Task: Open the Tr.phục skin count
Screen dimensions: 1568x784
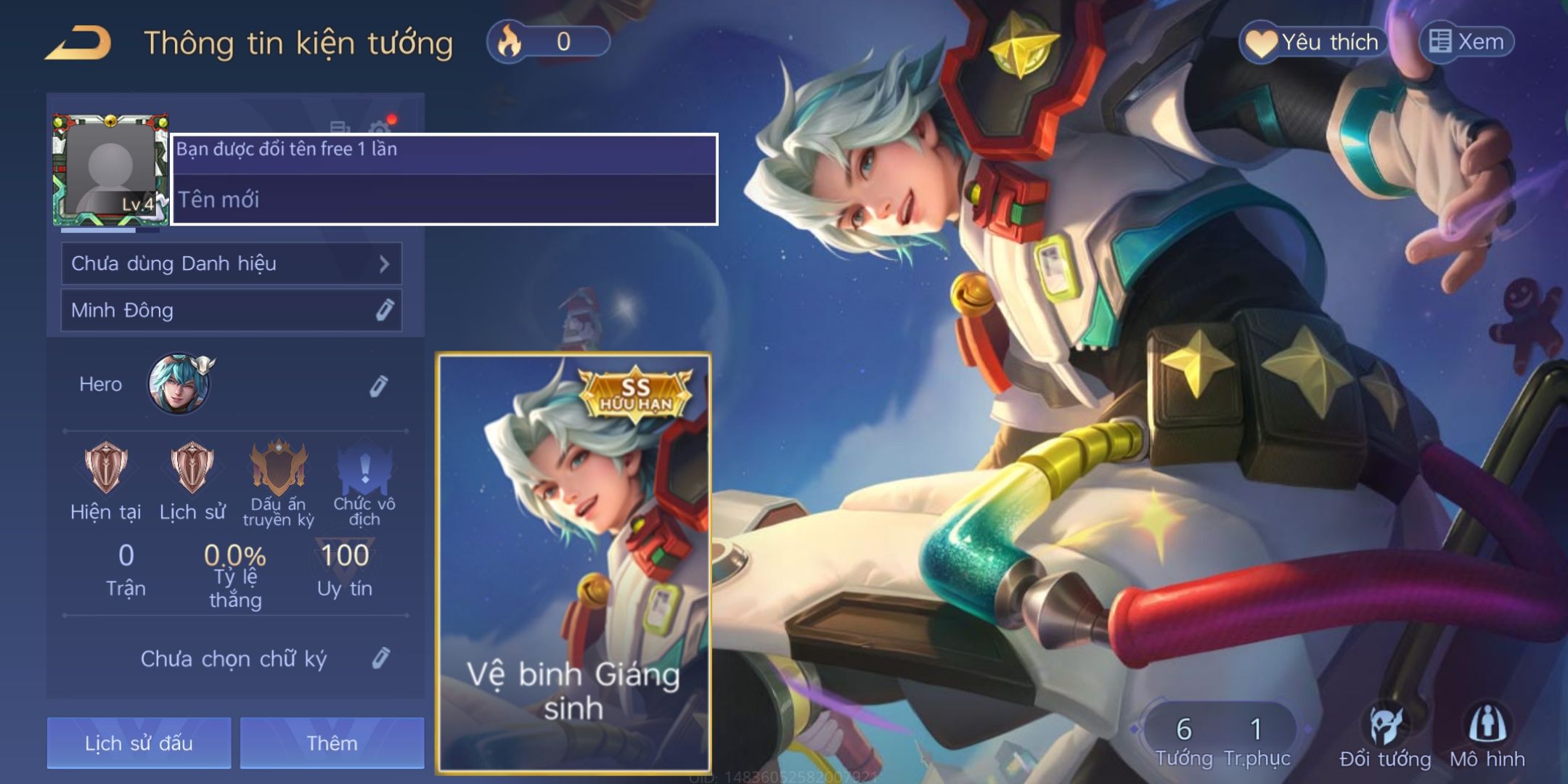Action: click(x=1257, y=740)
